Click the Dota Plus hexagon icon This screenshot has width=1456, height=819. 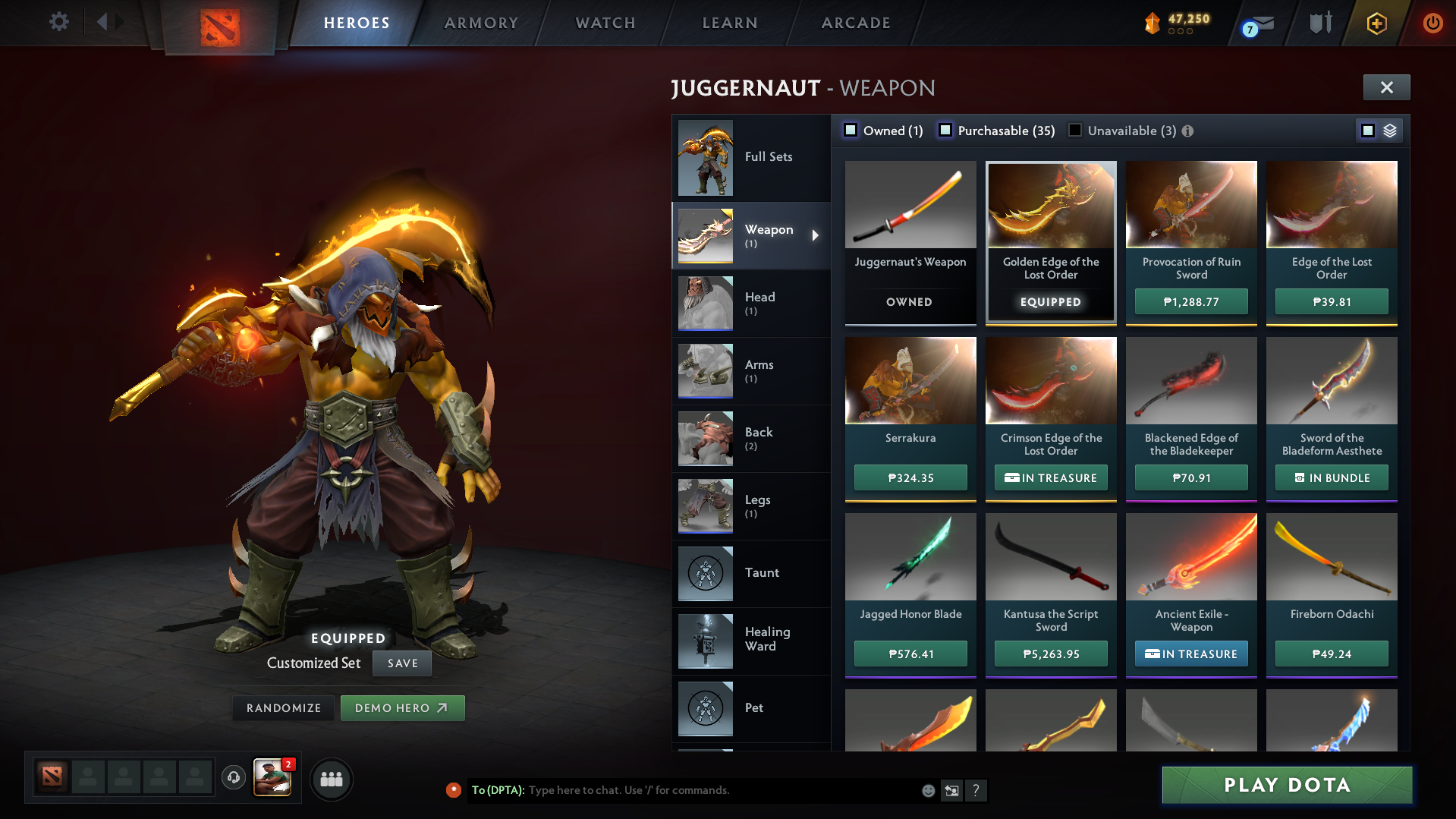tap(1376, 23)
